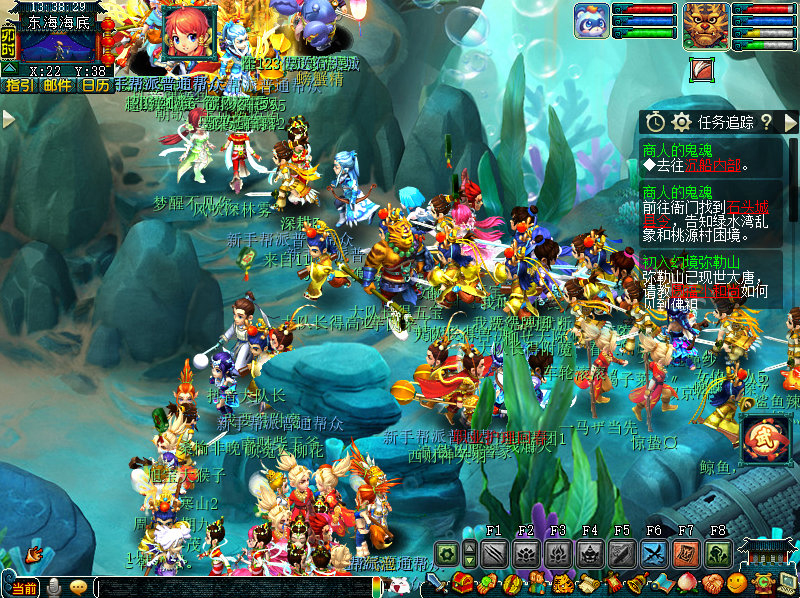Collapse the 任务追踪 panel with arrow
Image resolution: width=800 pixels, height=598 pixels.
point(791,122)
